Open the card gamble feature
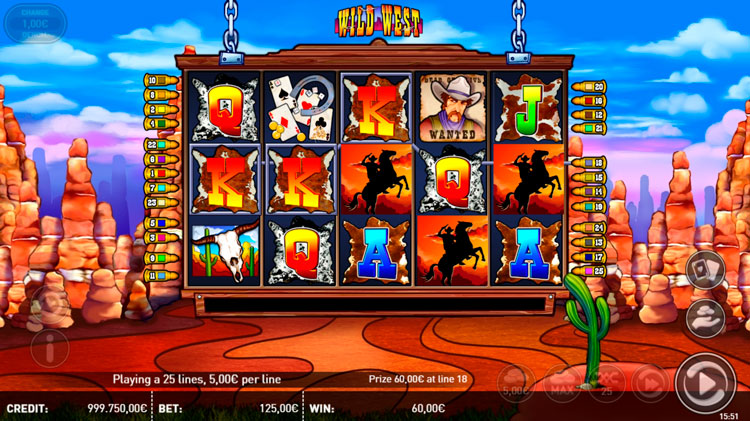The height and width of the screenshot is (421, 750). point(706,269)
